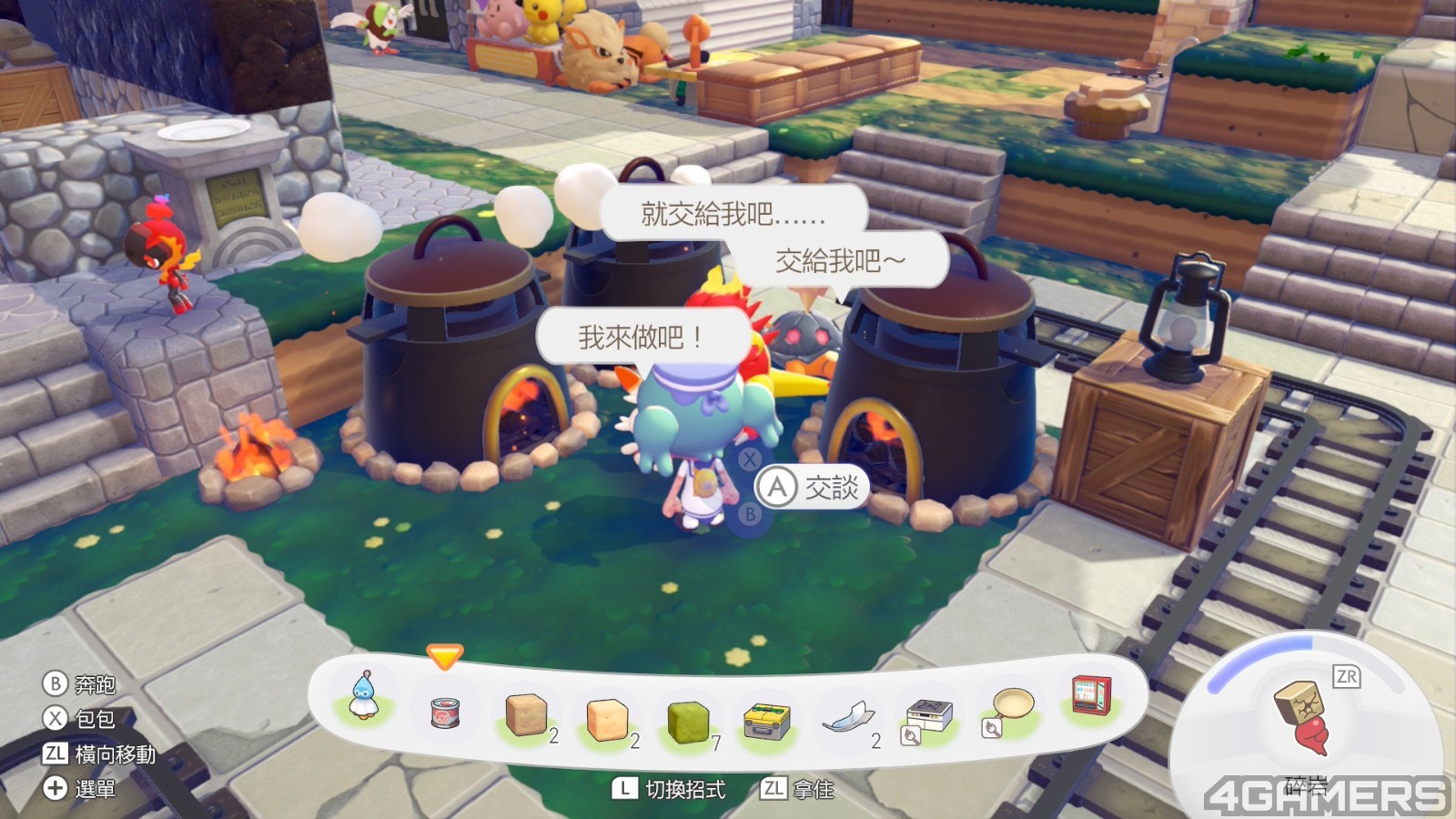
Task: Choose the brown dirt block slot
Action: [526, 714]
